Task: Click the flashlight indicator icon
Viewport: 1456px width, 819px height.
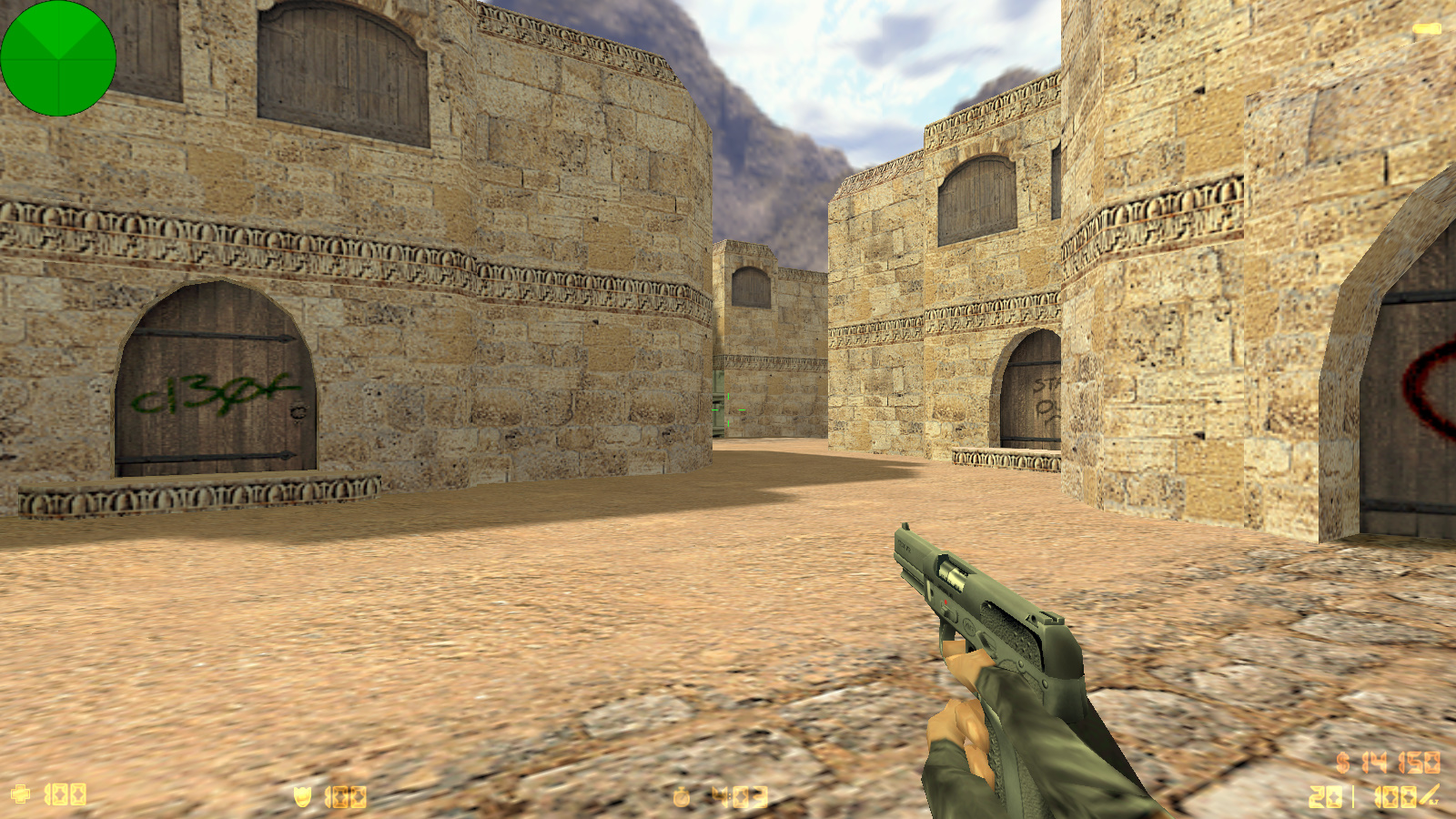Action: (1426, 29)
